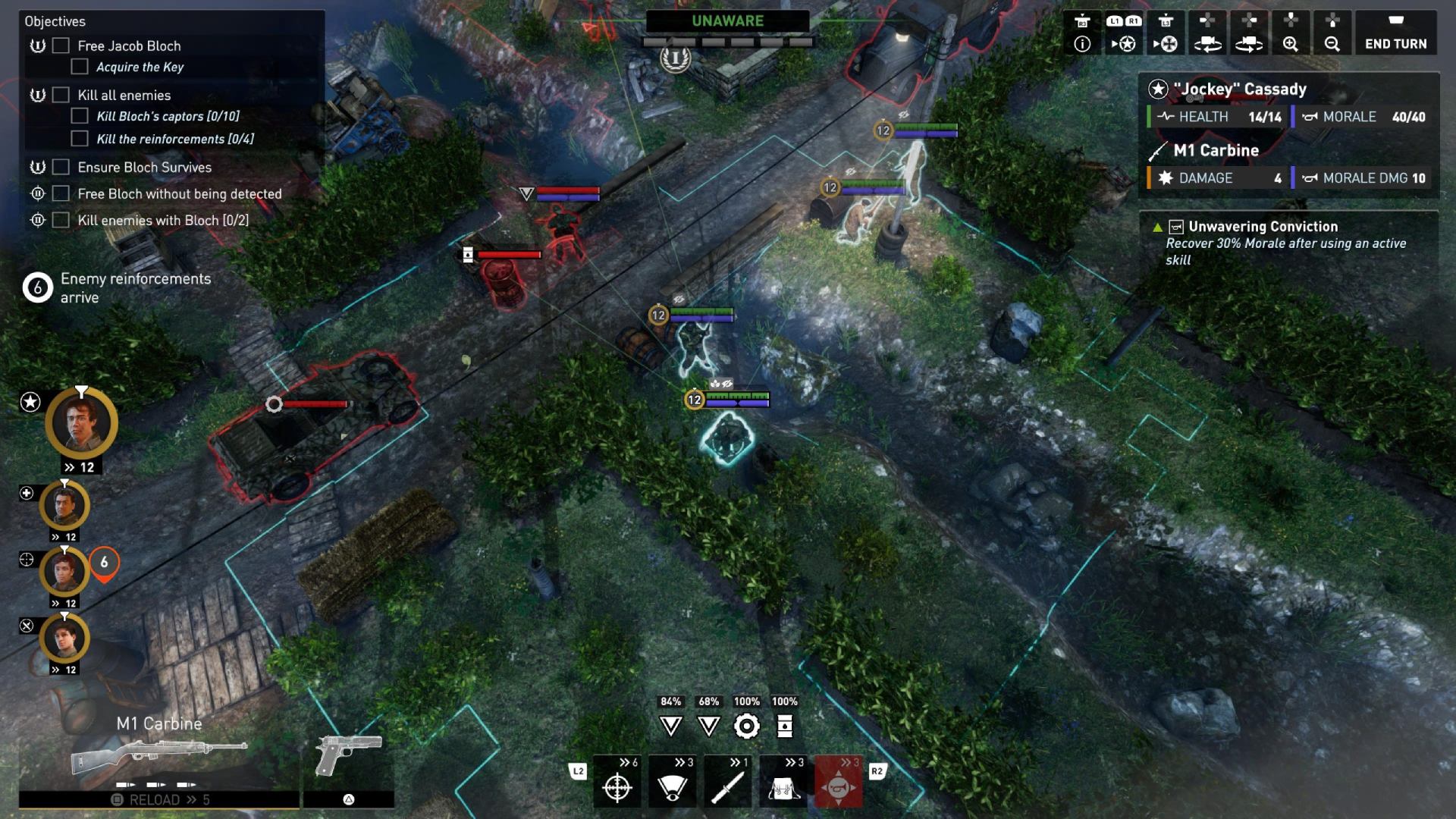Select the aimed shot crosshair ability
Viewport: 1456px width, 819px height.
[617, 786]
